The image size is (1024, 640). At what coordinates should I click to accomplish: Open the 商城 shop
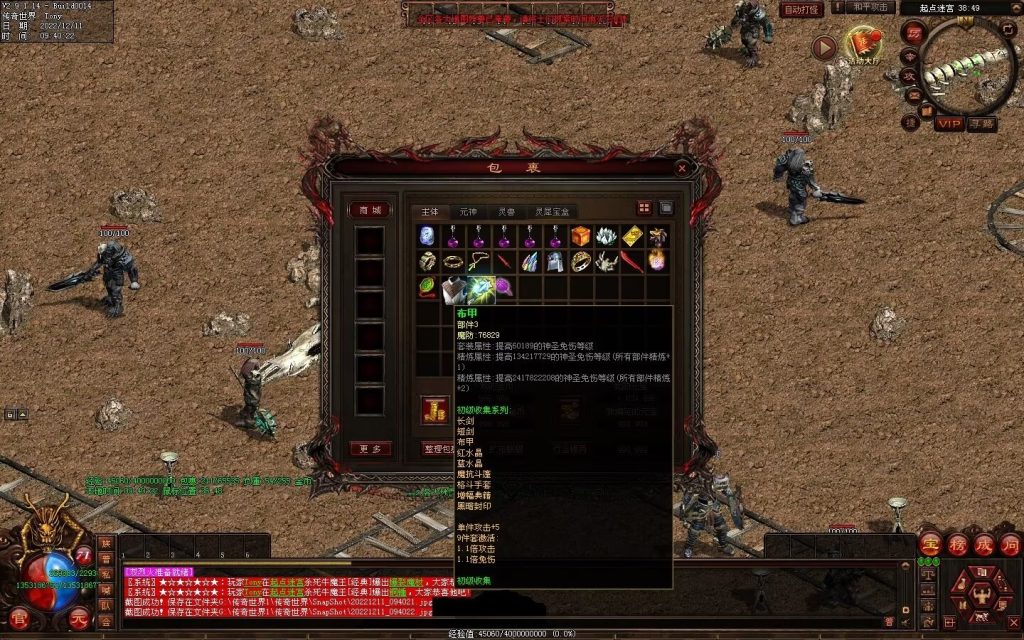[x=369, y=210]
